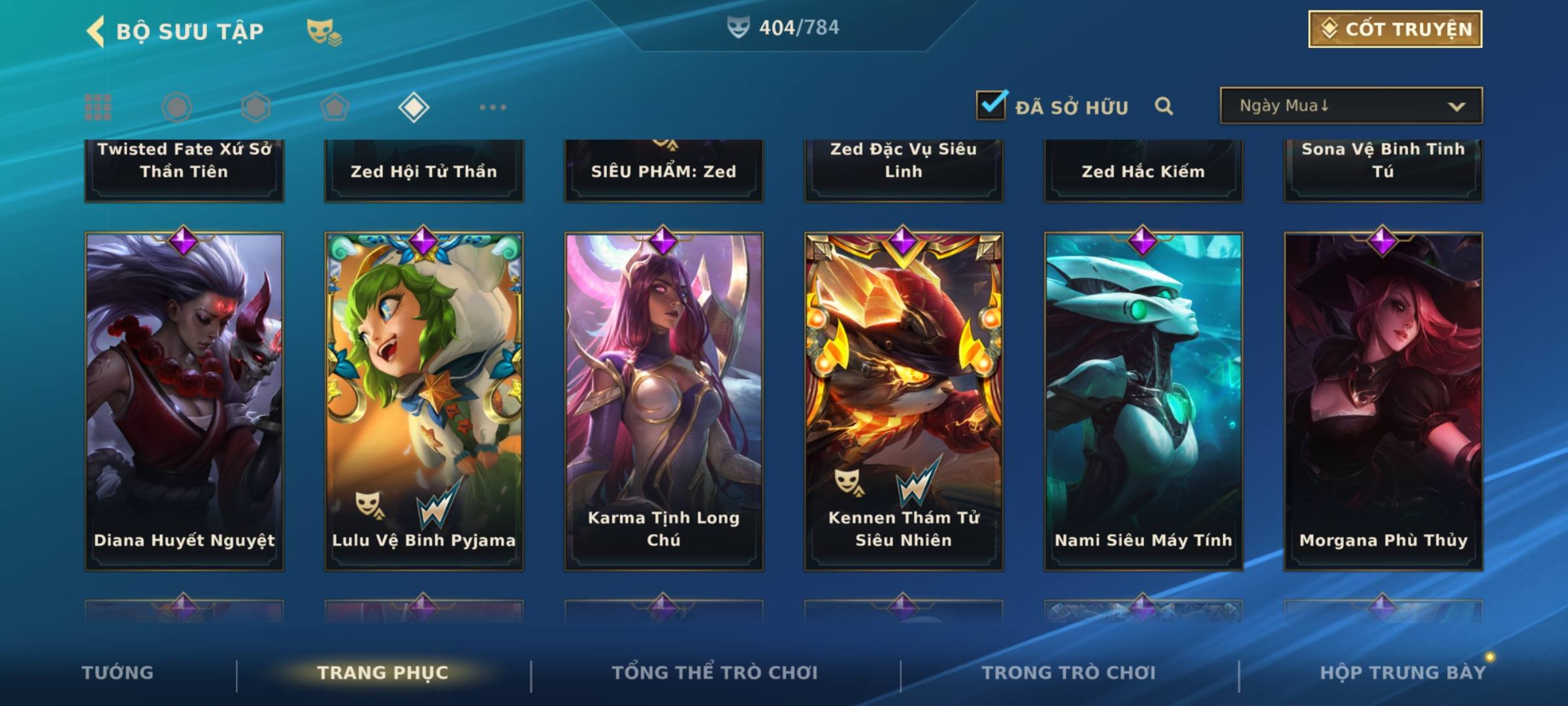Switch to the Tướng tab
This screenshot has width=1568, height=706.
click(x=118, y=673)
